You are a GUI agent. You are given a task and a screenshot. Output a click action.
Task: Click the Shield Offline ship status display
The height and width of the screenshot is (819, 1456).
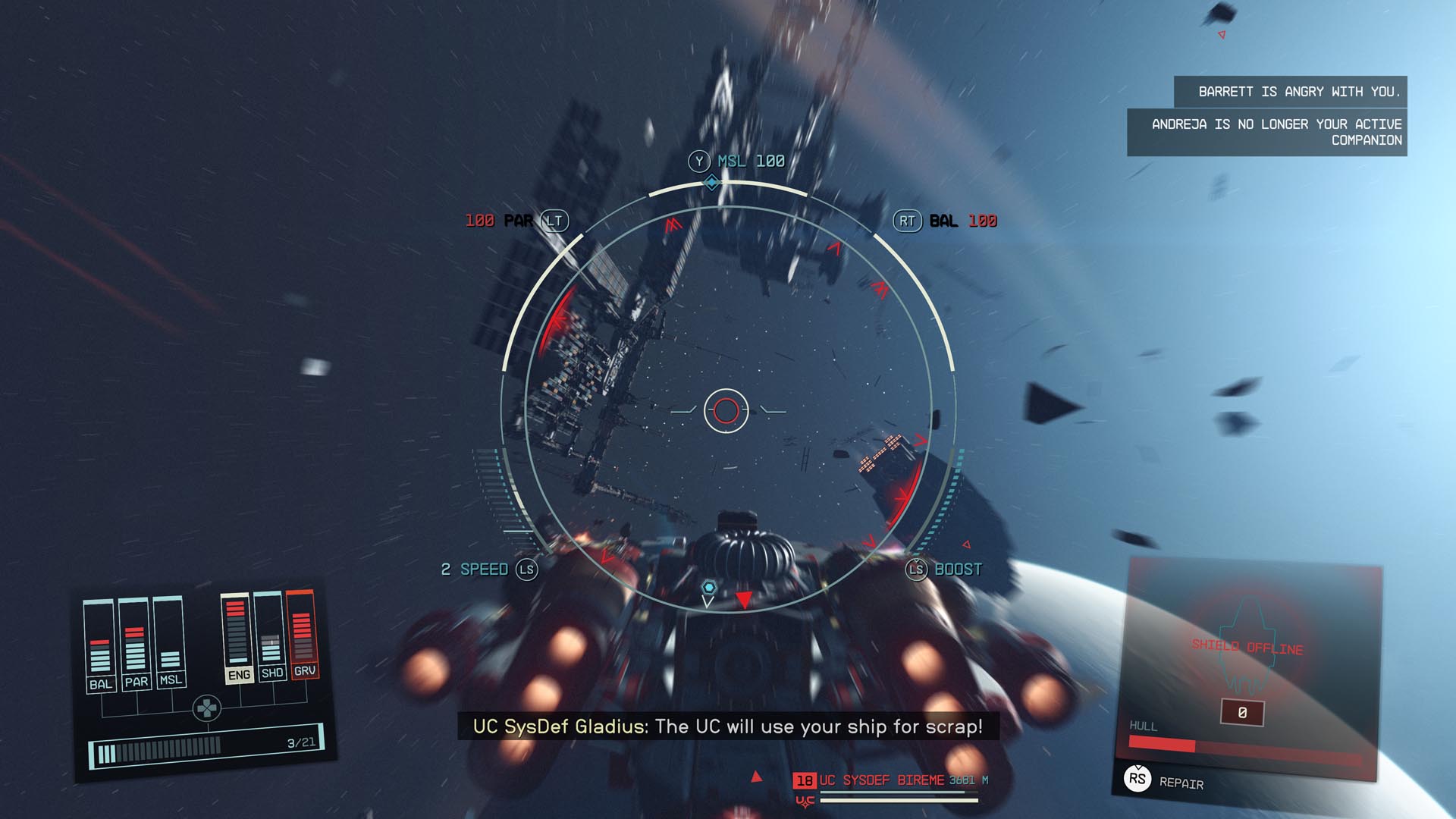(1247, 647)
